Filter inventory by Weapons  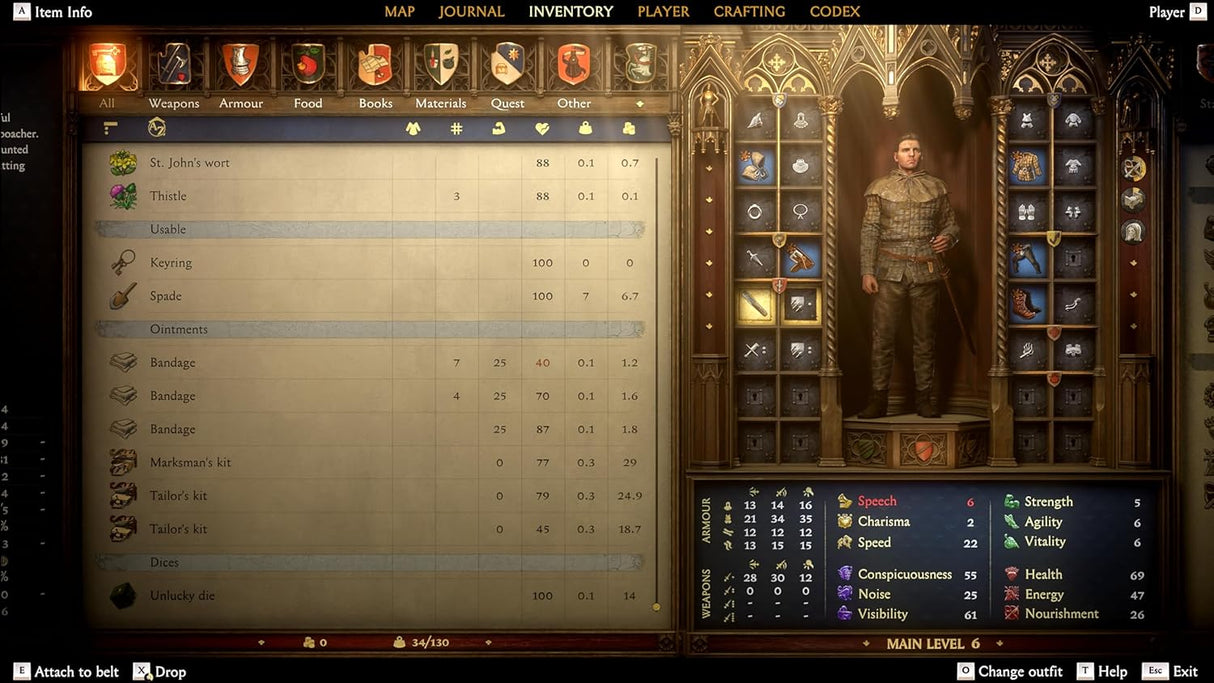(174, 66)
